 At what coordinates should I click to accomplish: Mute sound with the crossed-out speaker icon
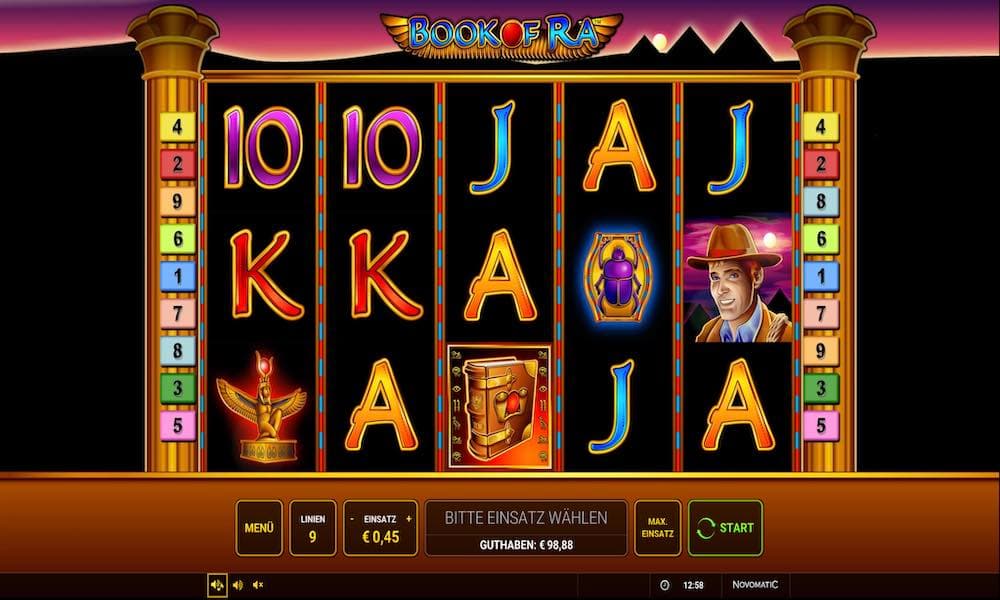click(x=258, y=585)
